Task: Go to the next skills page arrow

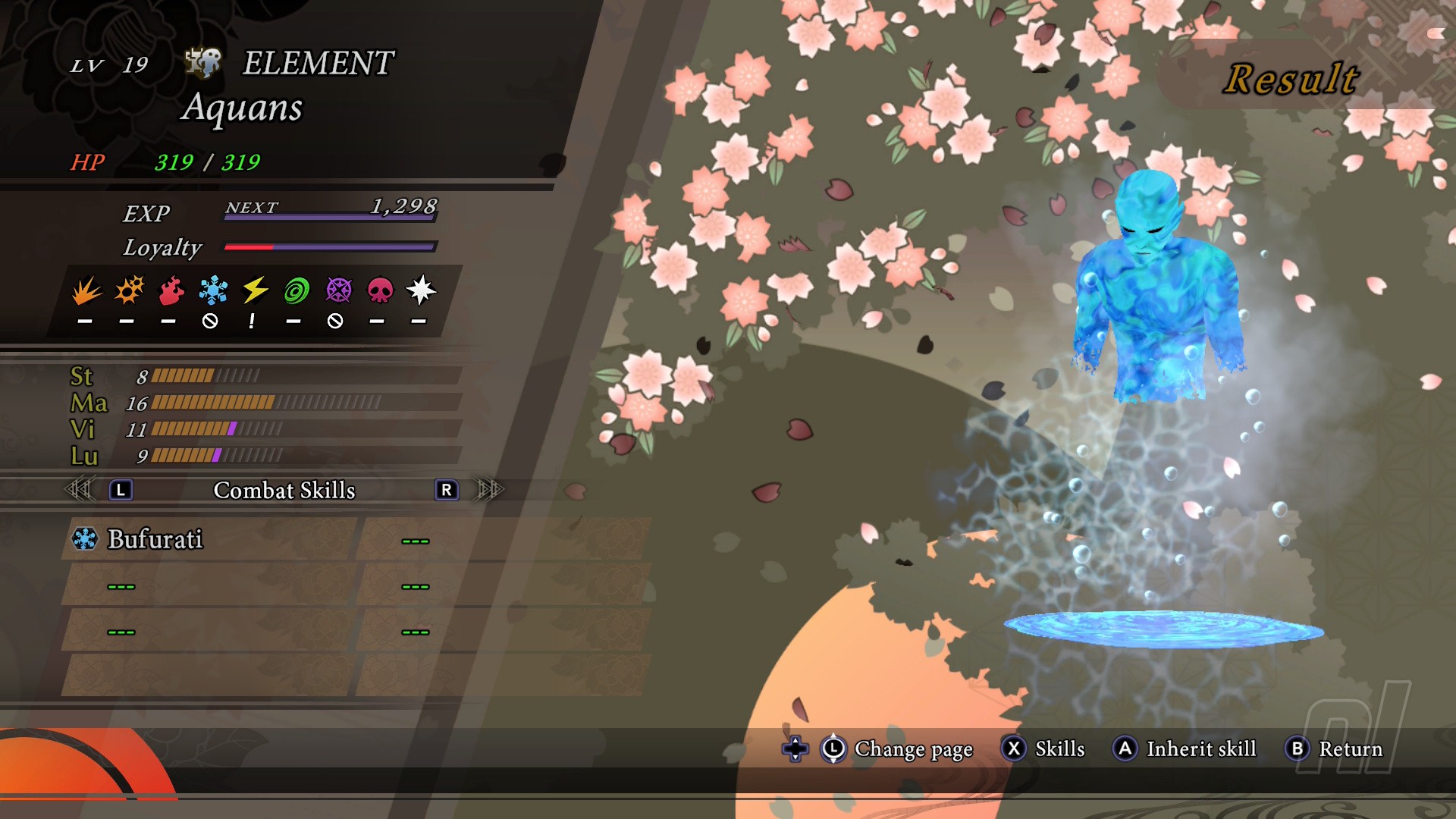Action: coord(489,490)
